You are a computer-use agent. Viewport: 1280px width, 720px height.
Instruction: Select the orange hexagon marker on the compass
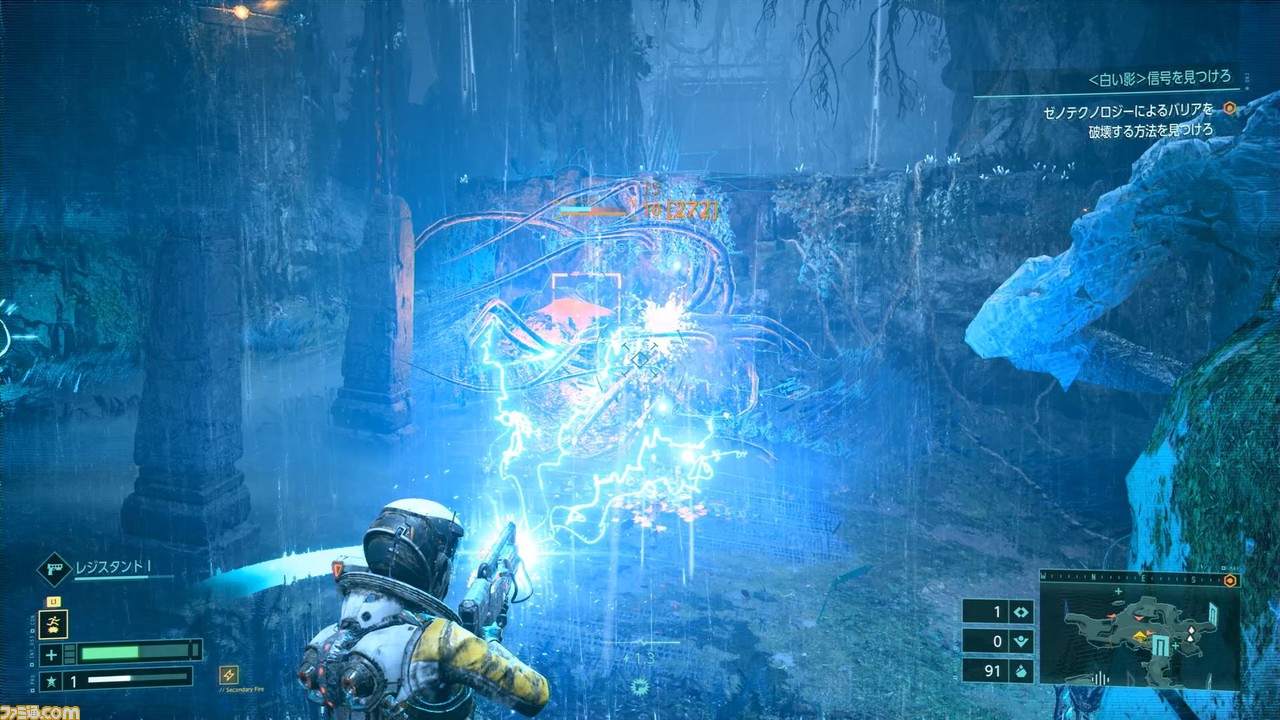(1229, 580)
